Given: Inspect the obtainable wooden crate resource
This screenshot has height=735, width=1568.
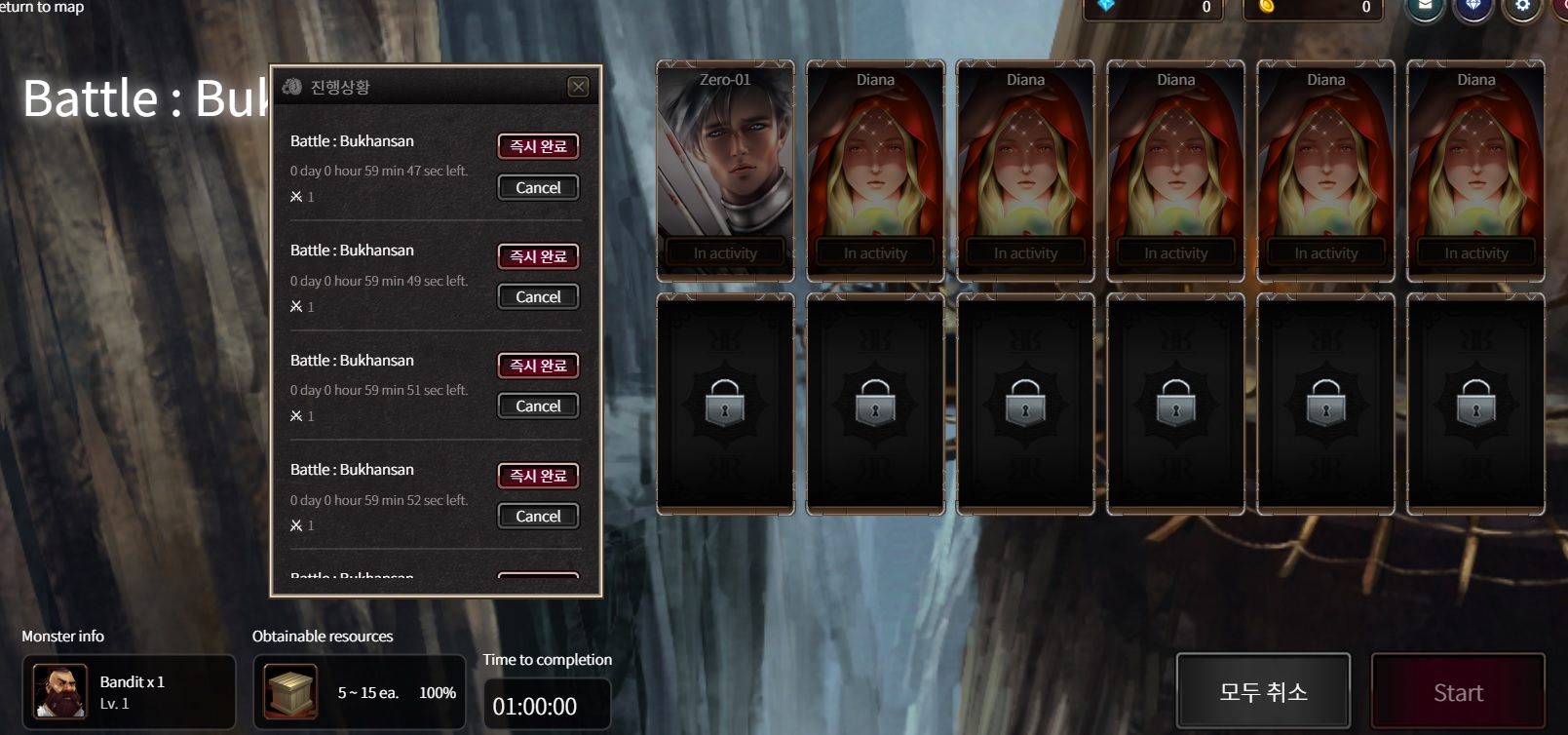Looking at the screenshot, I should coord(290,692).
